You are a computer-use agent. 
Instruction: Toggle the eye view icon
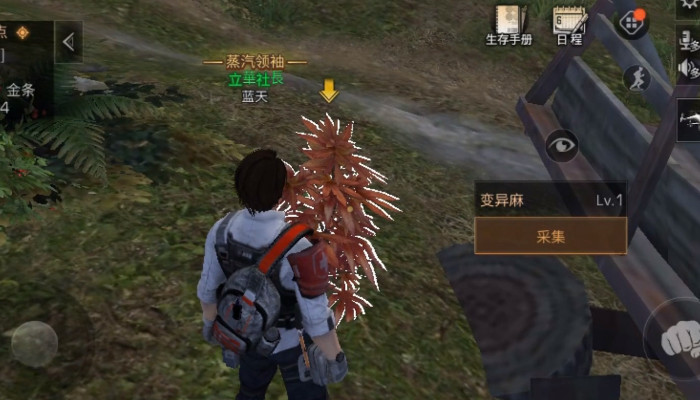562,146
